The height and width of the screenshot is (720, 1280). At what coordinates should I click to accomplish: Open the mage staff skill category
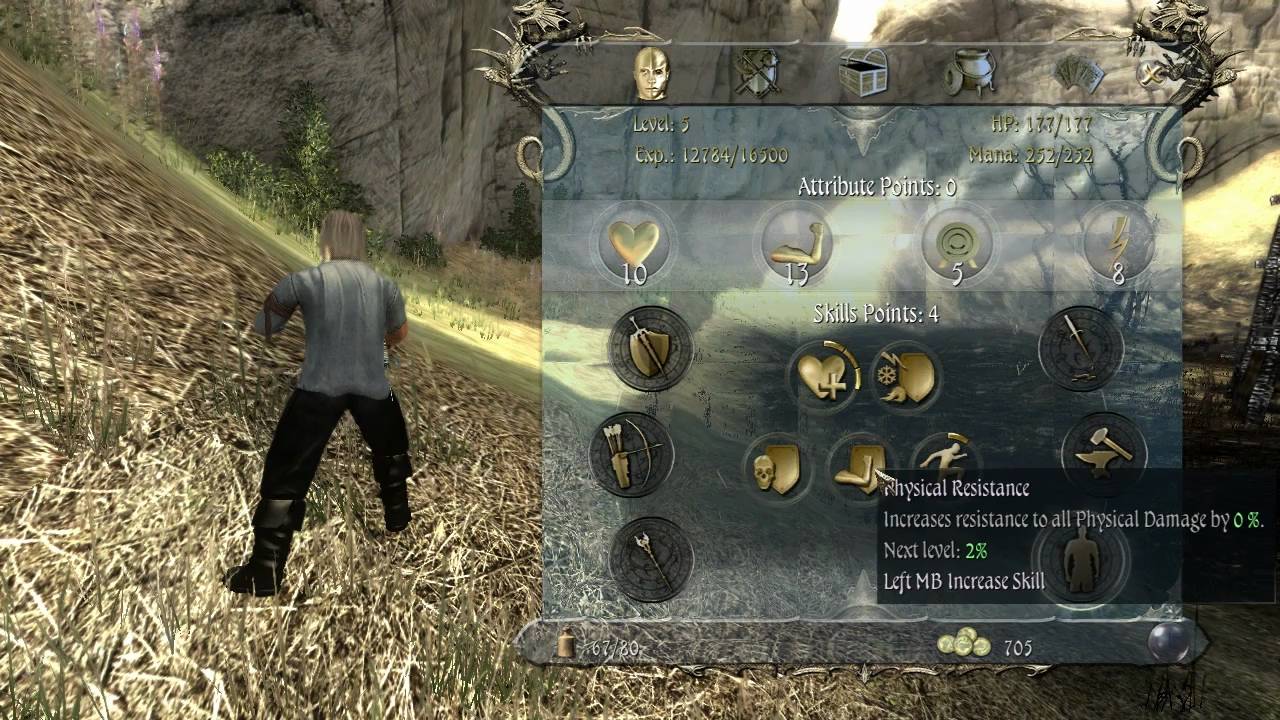(650, 558)
